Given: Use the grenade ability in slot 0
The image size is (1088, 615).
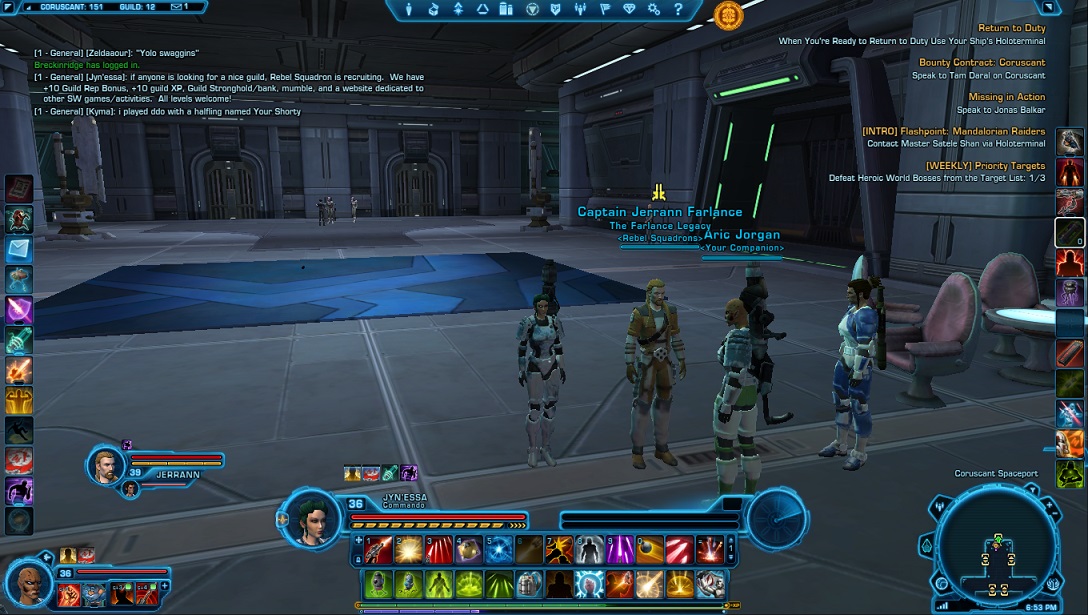Looking at the screenshot, I should coord(650,549).
